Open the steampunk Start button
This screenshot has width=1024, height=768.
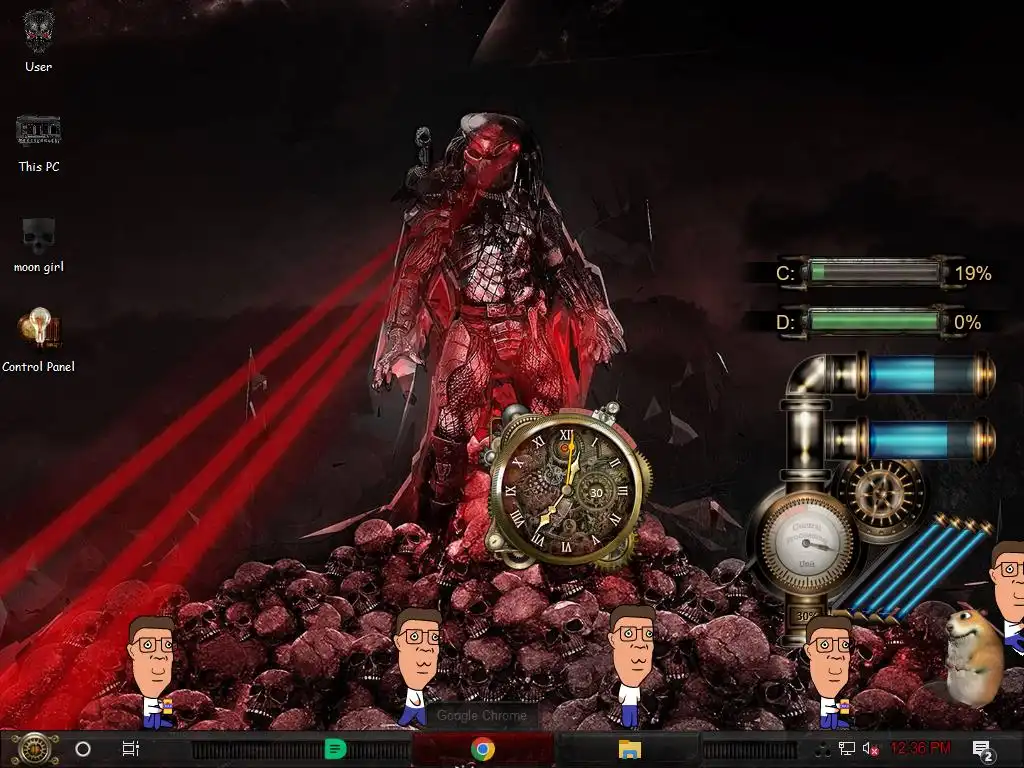pos(35,748)
